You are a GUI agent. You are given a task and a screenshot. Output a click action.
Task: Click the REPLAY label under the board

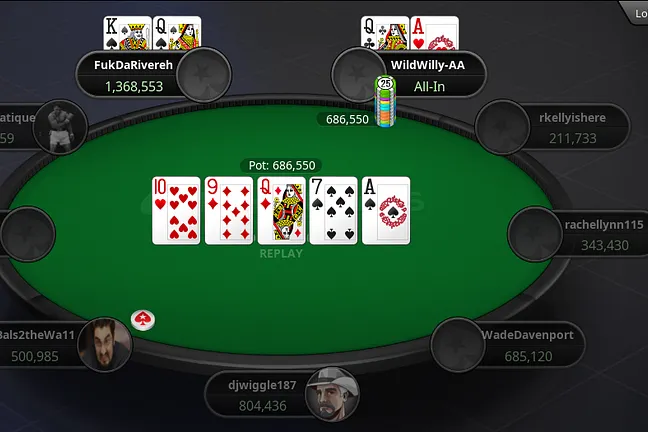pos(281,253)
